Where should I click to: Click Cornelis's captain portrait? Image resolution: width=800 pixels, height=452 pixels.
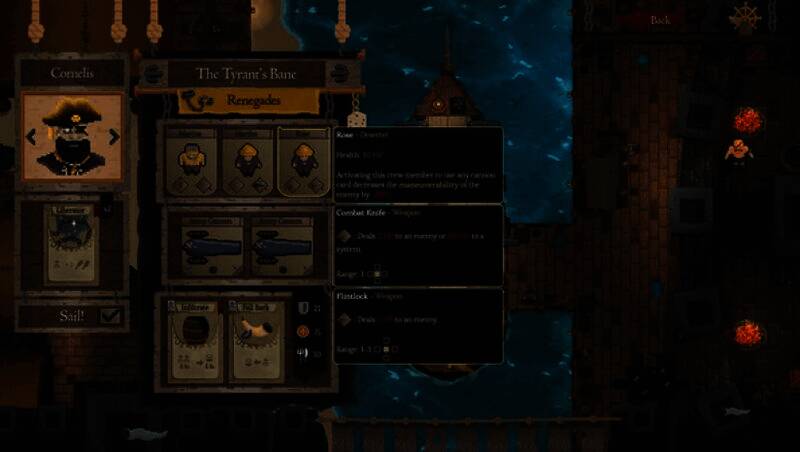tap(72, 137)
